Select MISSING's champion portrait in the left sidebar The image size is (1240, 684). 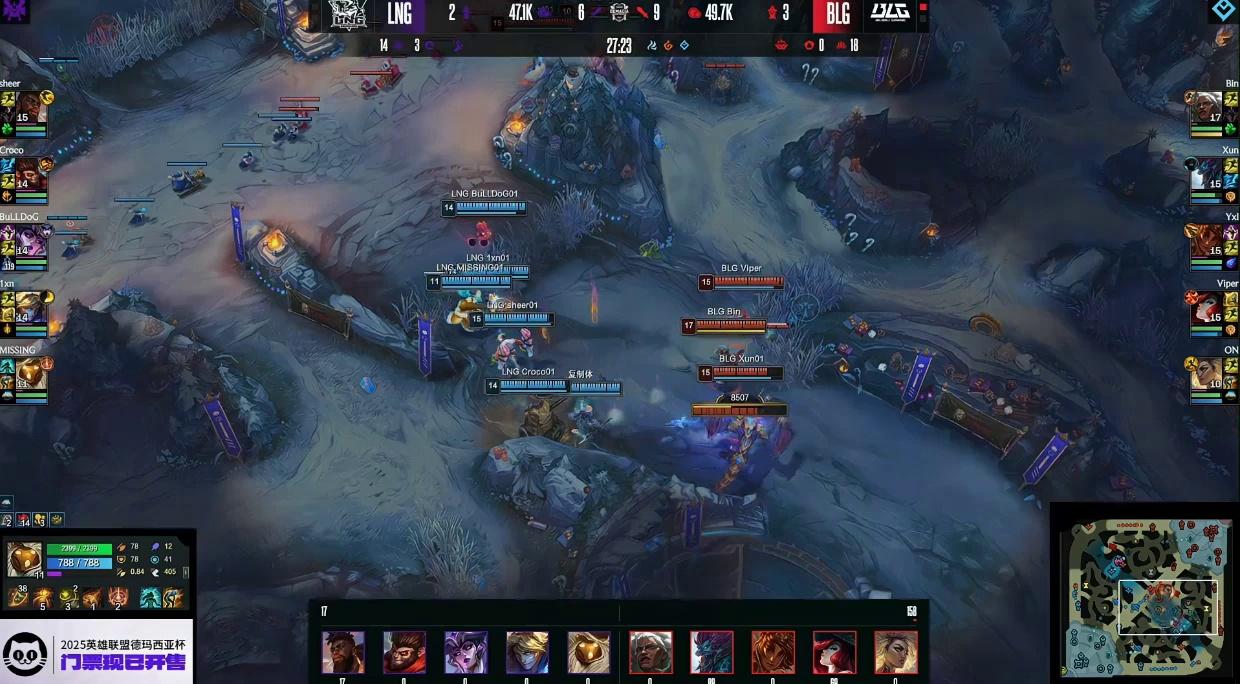30,373
